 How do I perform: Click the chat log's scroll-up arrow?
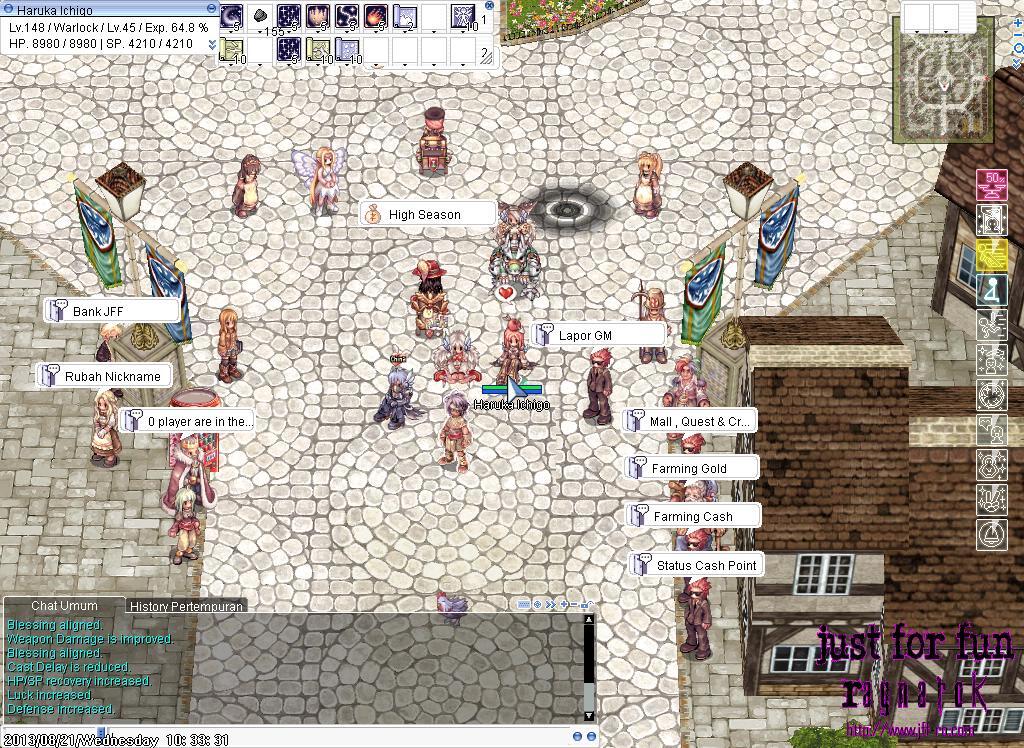(x=588, y=620)
